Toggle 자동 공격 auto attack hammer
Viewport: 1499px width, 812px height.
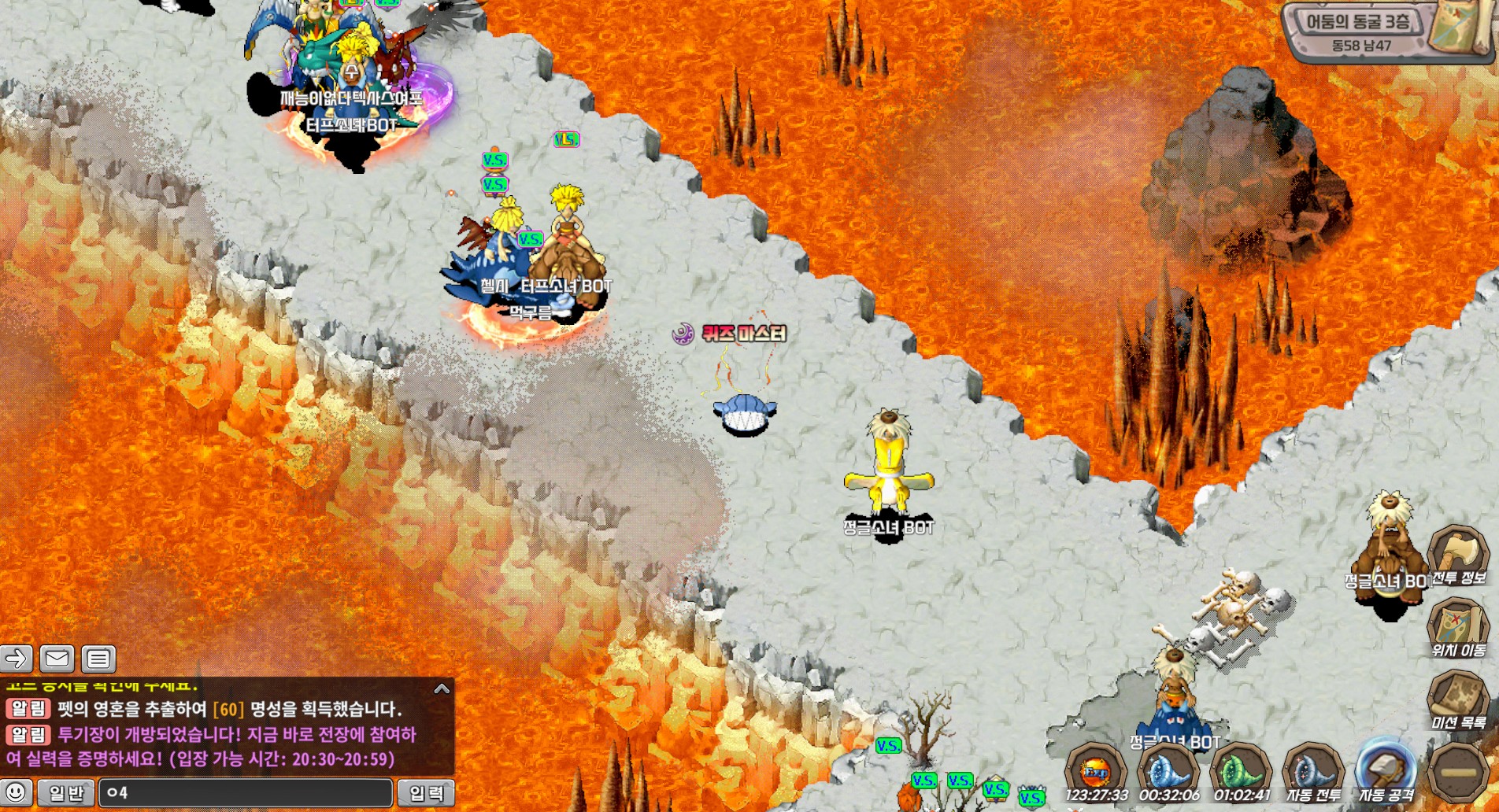click(1386, 769)
